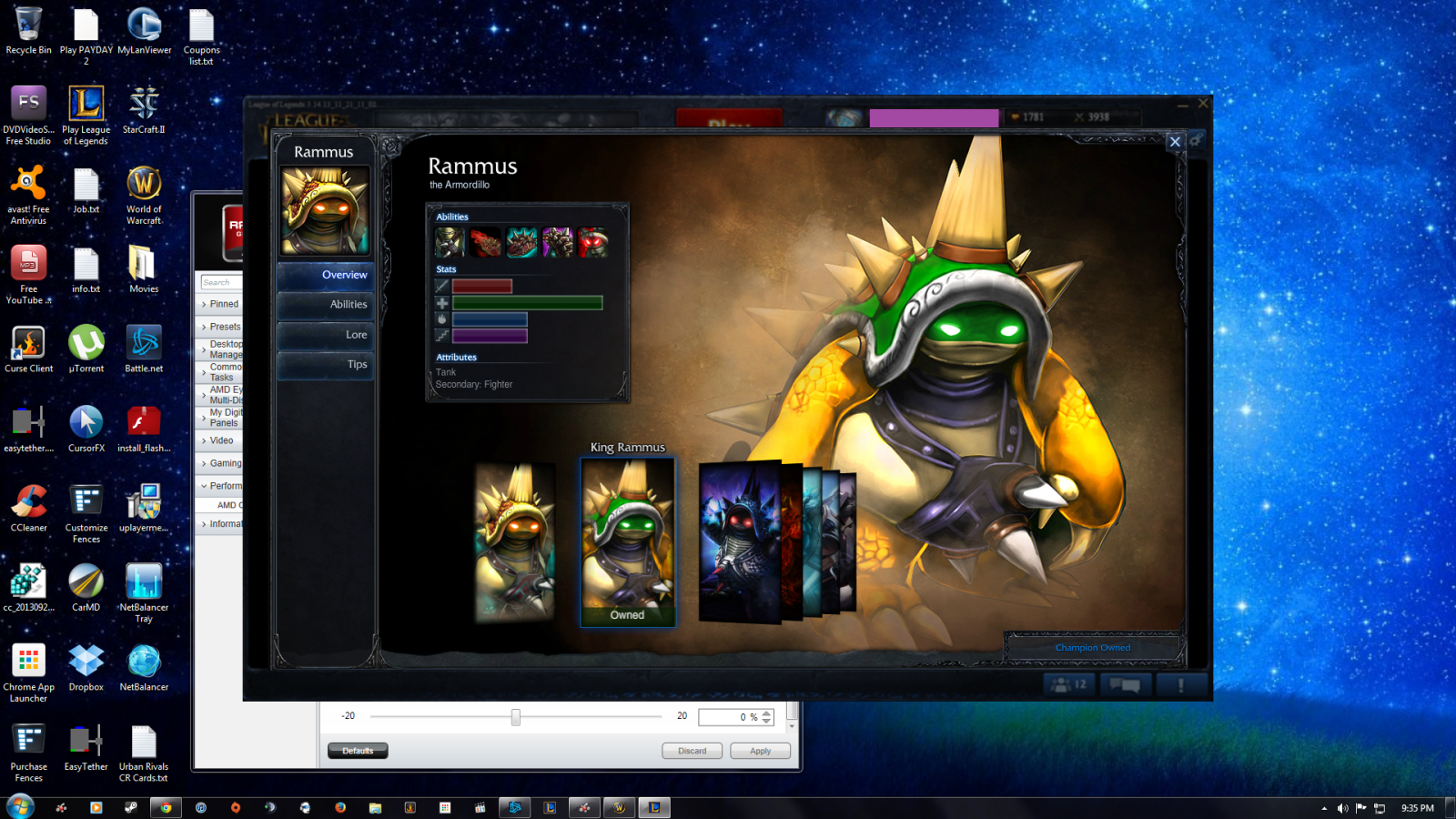View the dark blue red-eyed Rammus skin
Viewport: 1456px width, 819px height.
click(x=739, y=541)
